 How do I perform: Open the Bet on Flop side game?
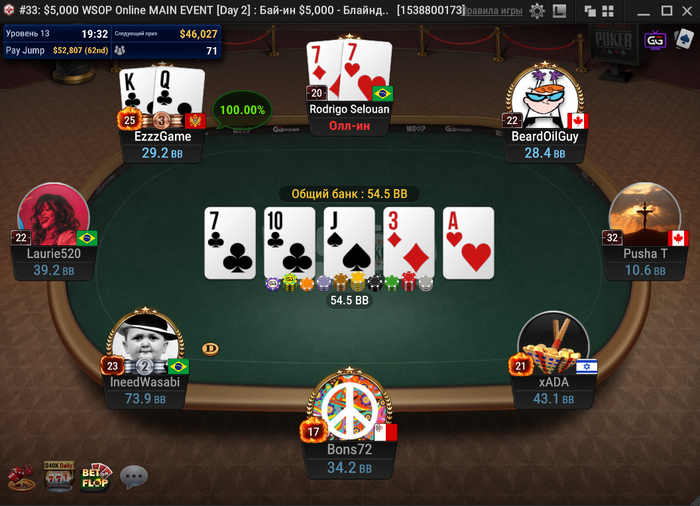pos(96,477)
